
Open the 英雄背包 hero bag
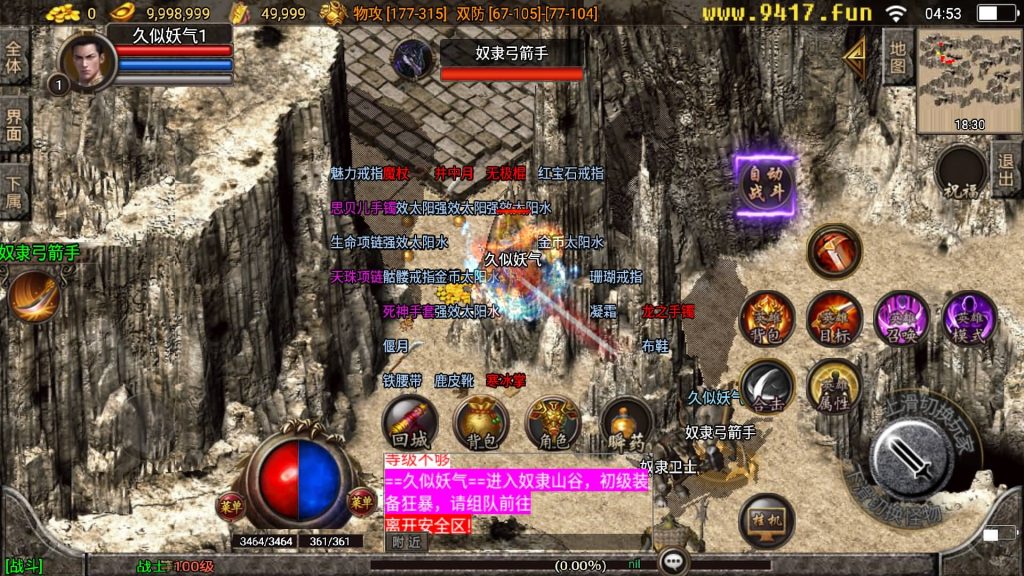[767, 318]
